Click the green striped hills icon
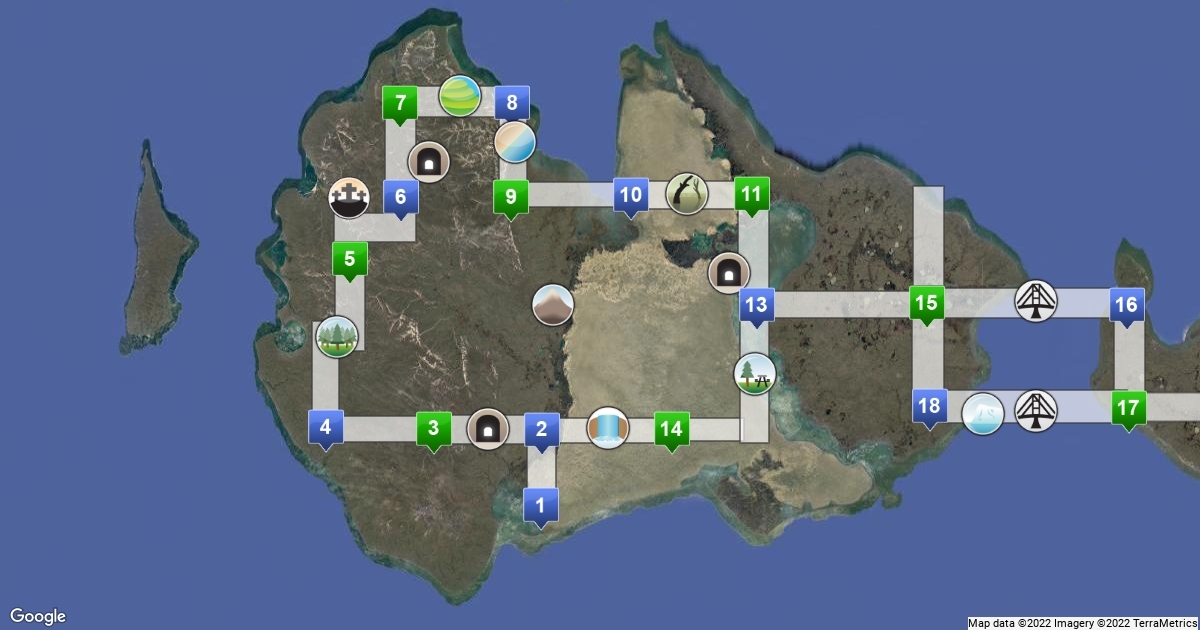 point(459,96)
